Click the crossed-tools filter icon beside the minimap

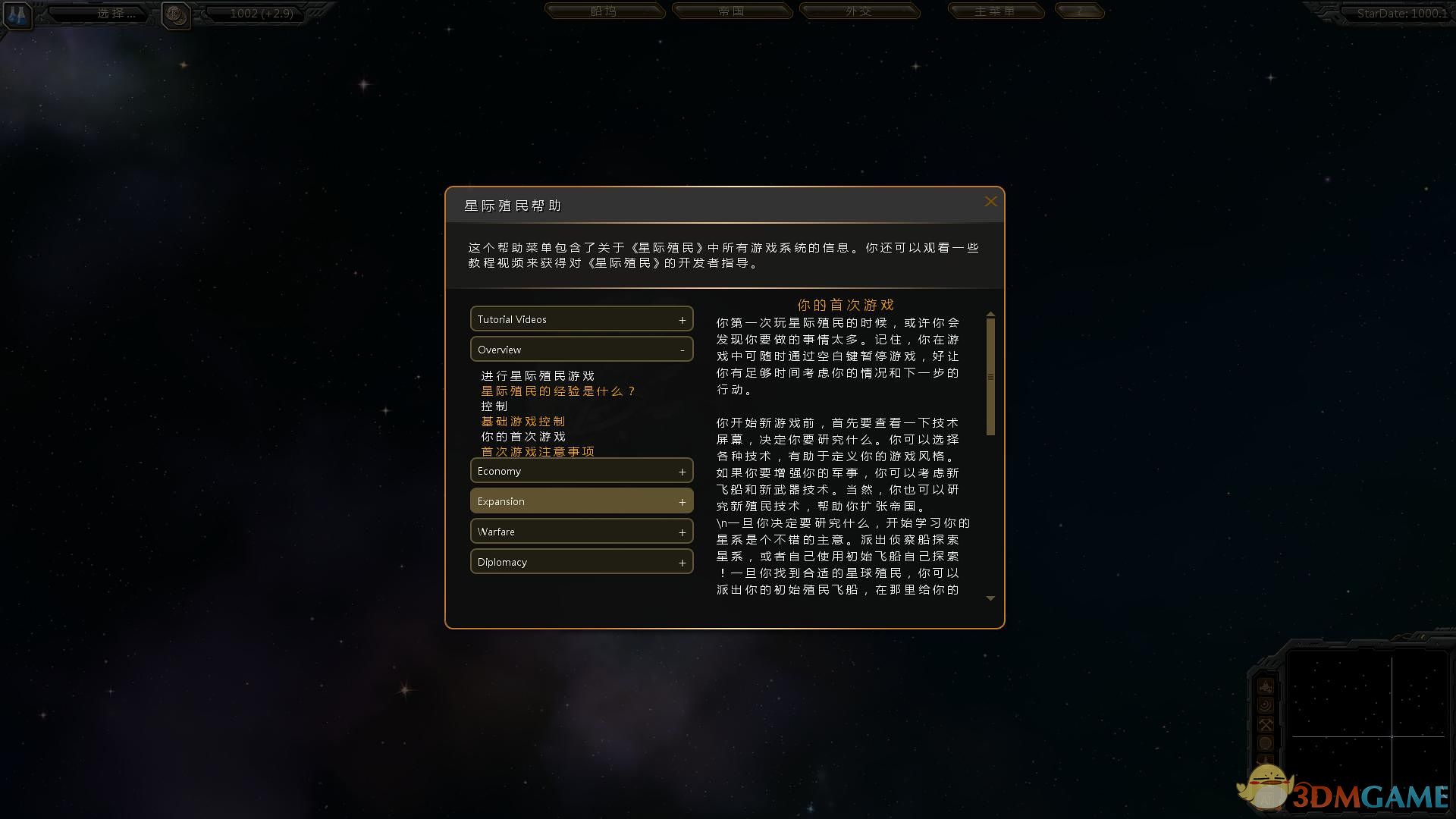point(1266,724)
